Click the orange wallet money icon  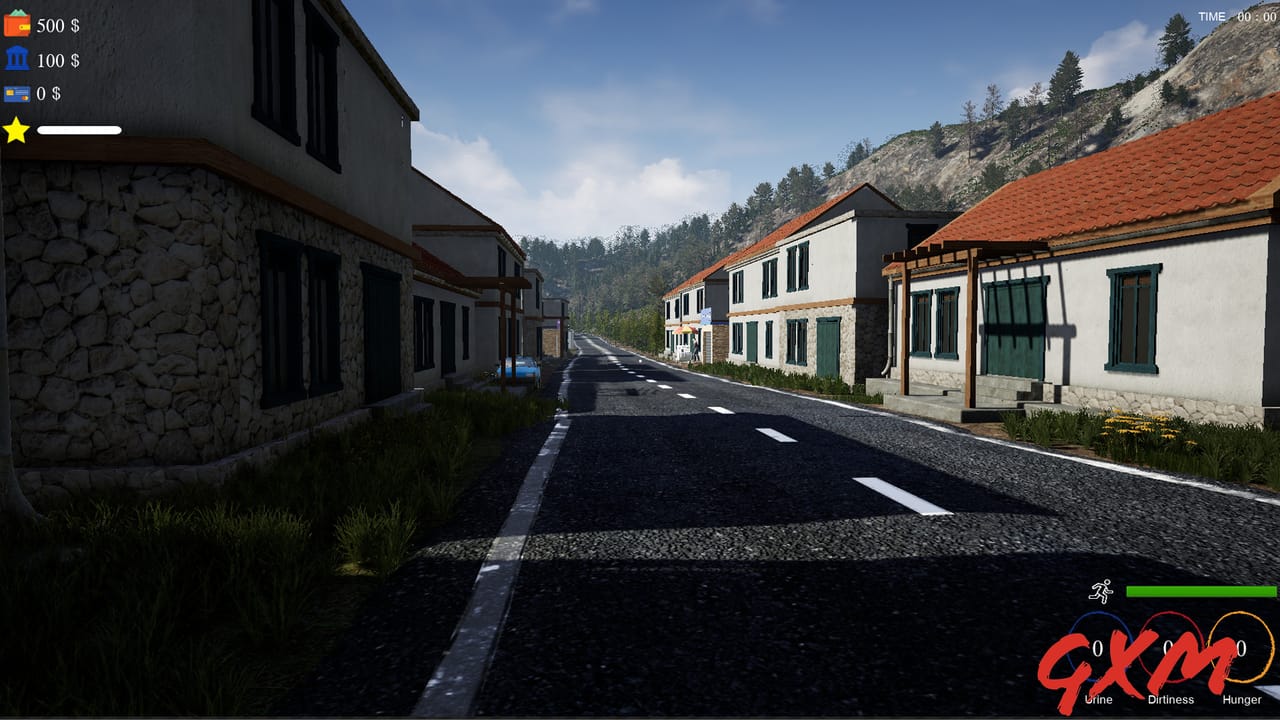coord(18,25)
